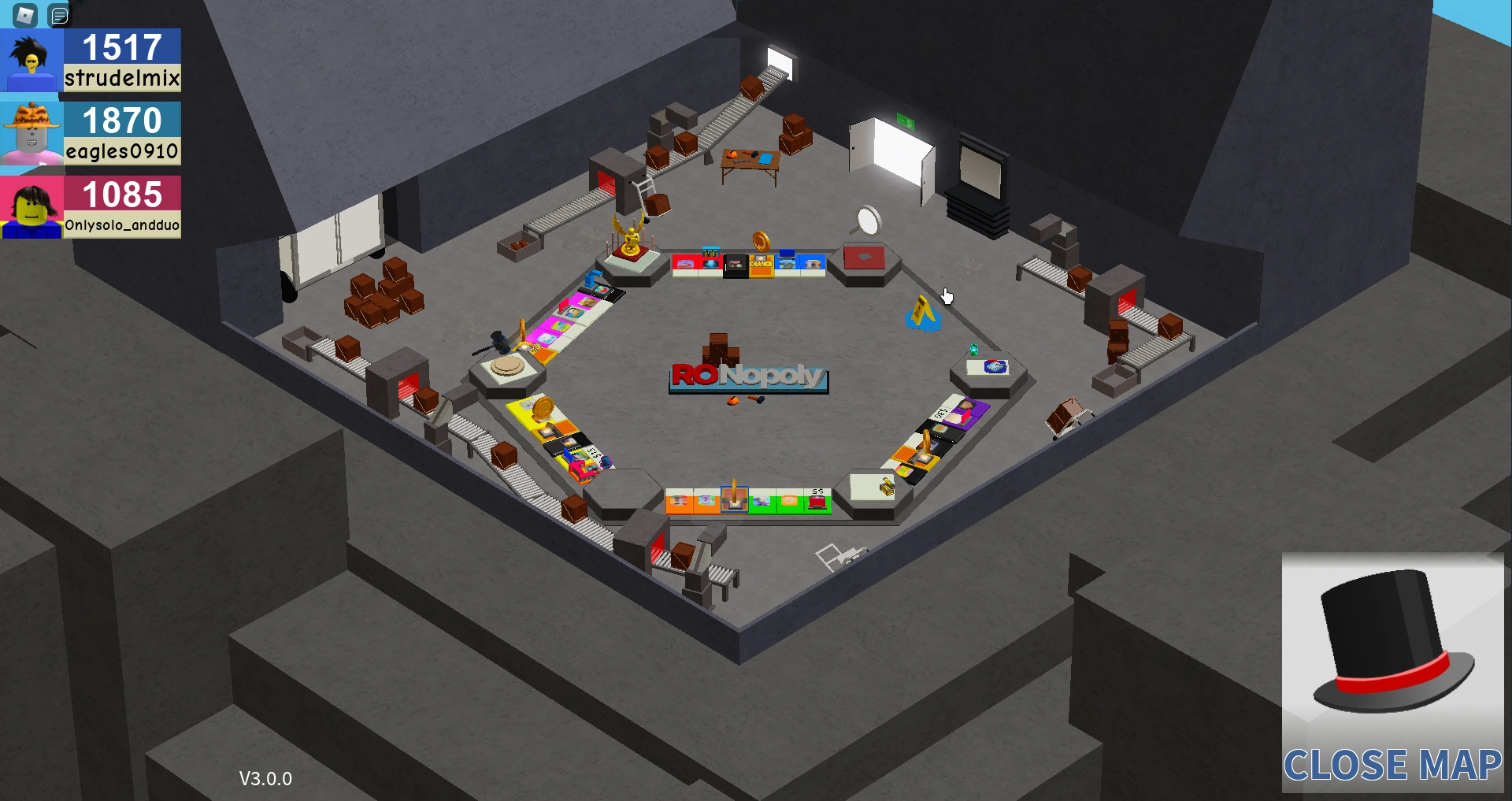Select strudelmix's avatar thumbnail
The image size is (1512, 801).
tap(30, 60)
